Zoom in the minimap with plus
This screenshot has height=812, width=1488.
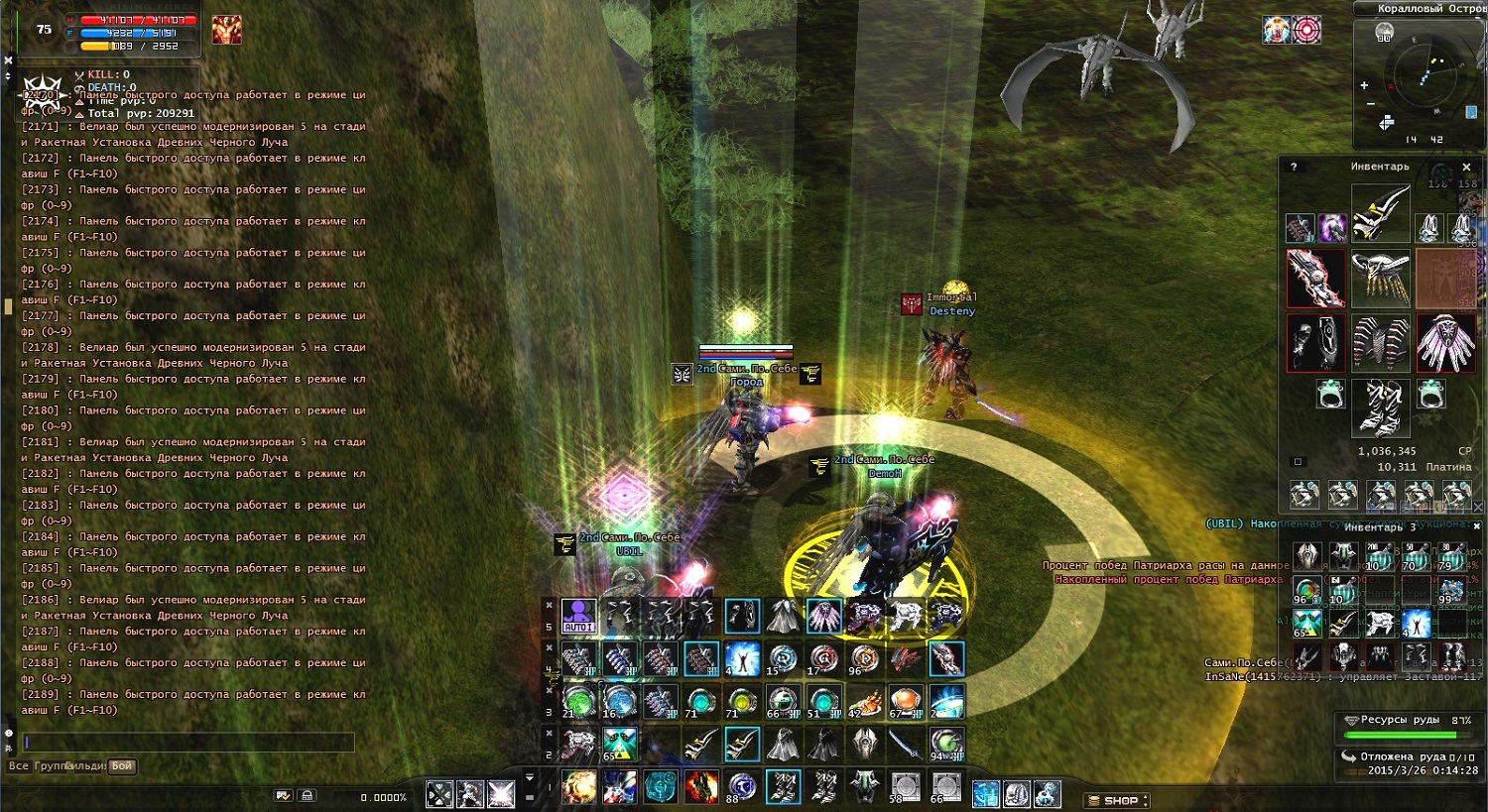pos(1364,85)
